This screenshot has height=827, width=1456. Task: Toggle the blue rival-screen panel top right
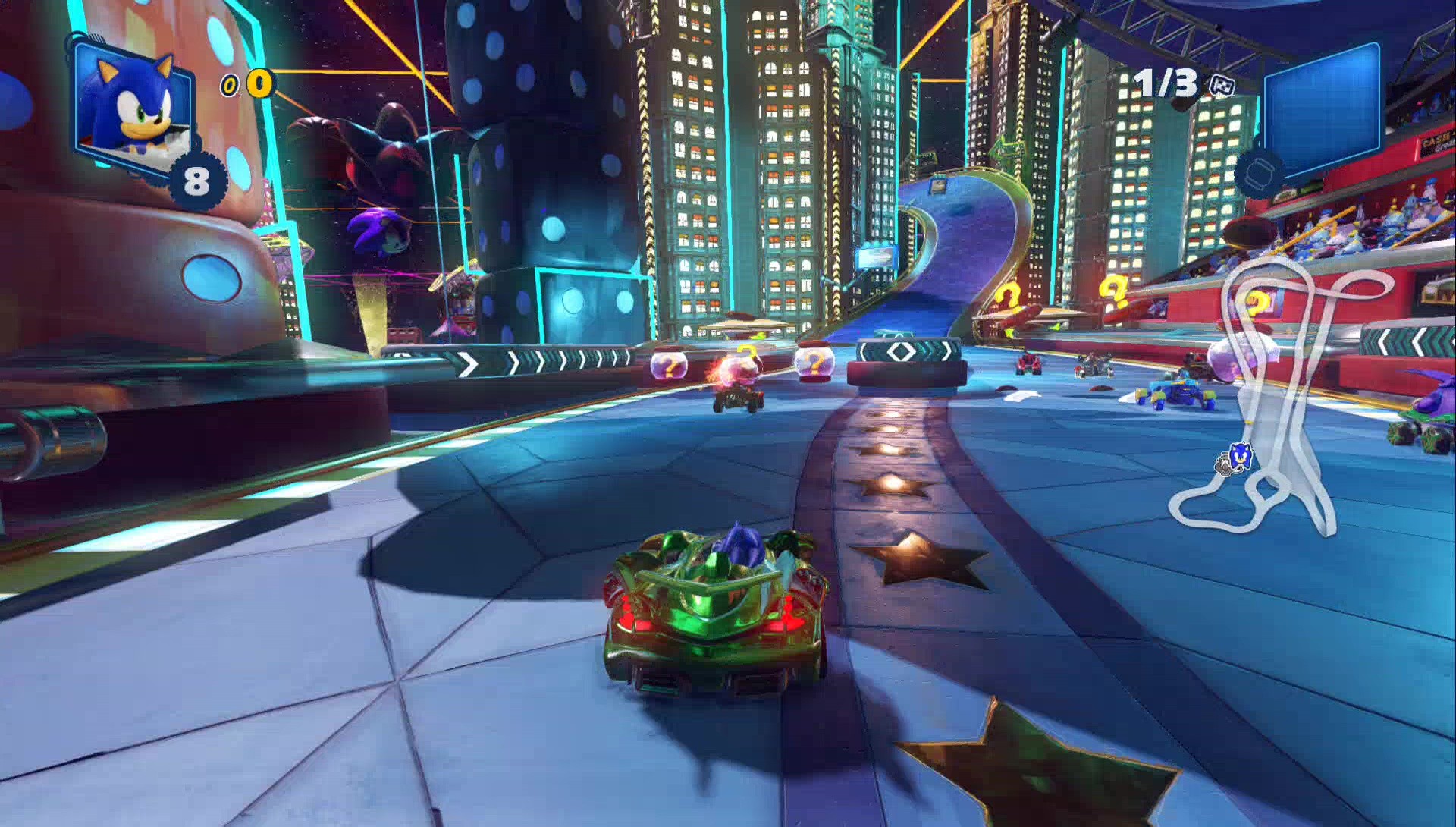coord(1323,106)
